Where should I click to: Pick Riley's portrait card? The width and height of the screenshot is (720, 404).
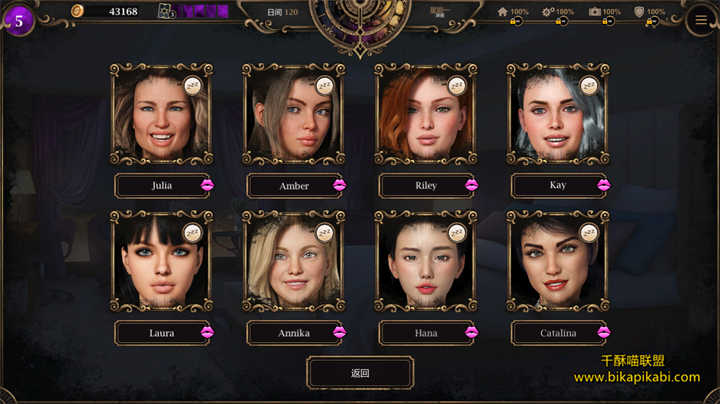[425, 114]
